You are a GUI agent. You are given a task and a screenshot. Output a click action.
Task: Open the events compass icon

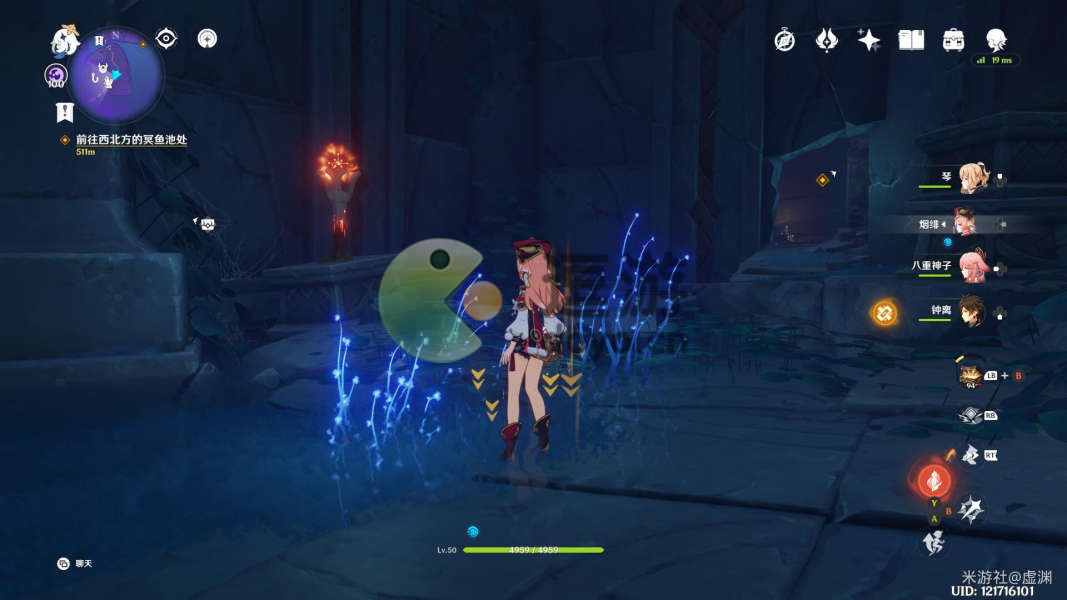785,40
